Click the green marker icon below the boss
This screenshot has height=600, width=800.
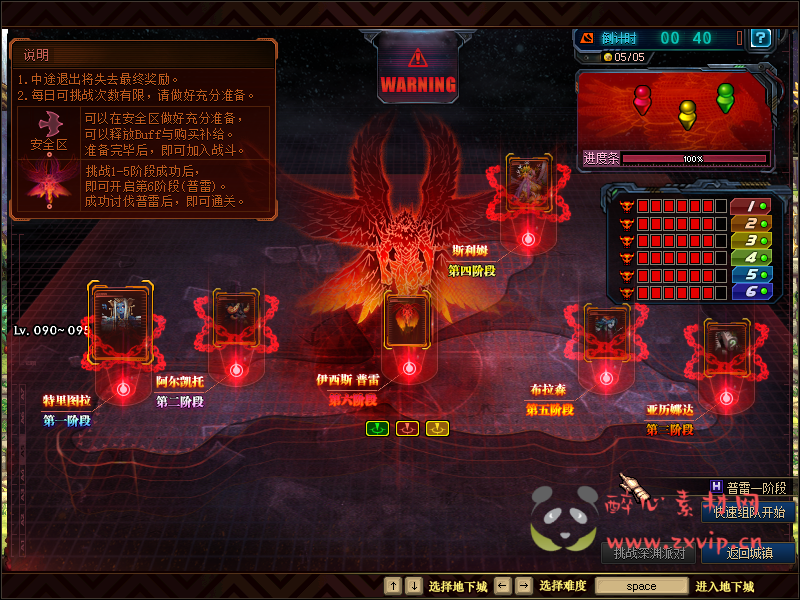coord(377,428)
